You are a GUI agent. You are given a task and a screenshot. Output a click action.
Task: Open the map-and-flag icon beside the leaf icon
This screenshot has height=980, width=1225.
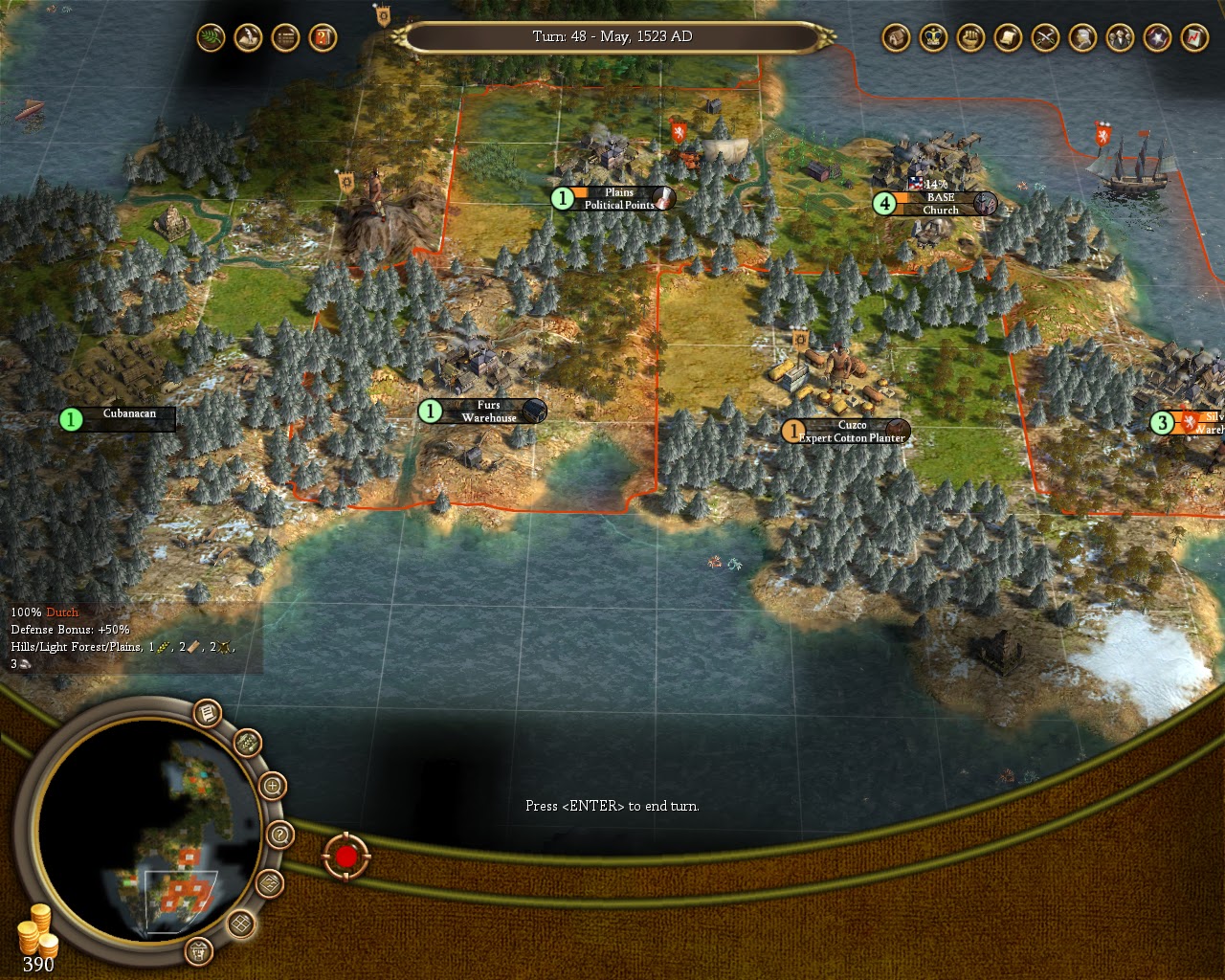(247, 38)
